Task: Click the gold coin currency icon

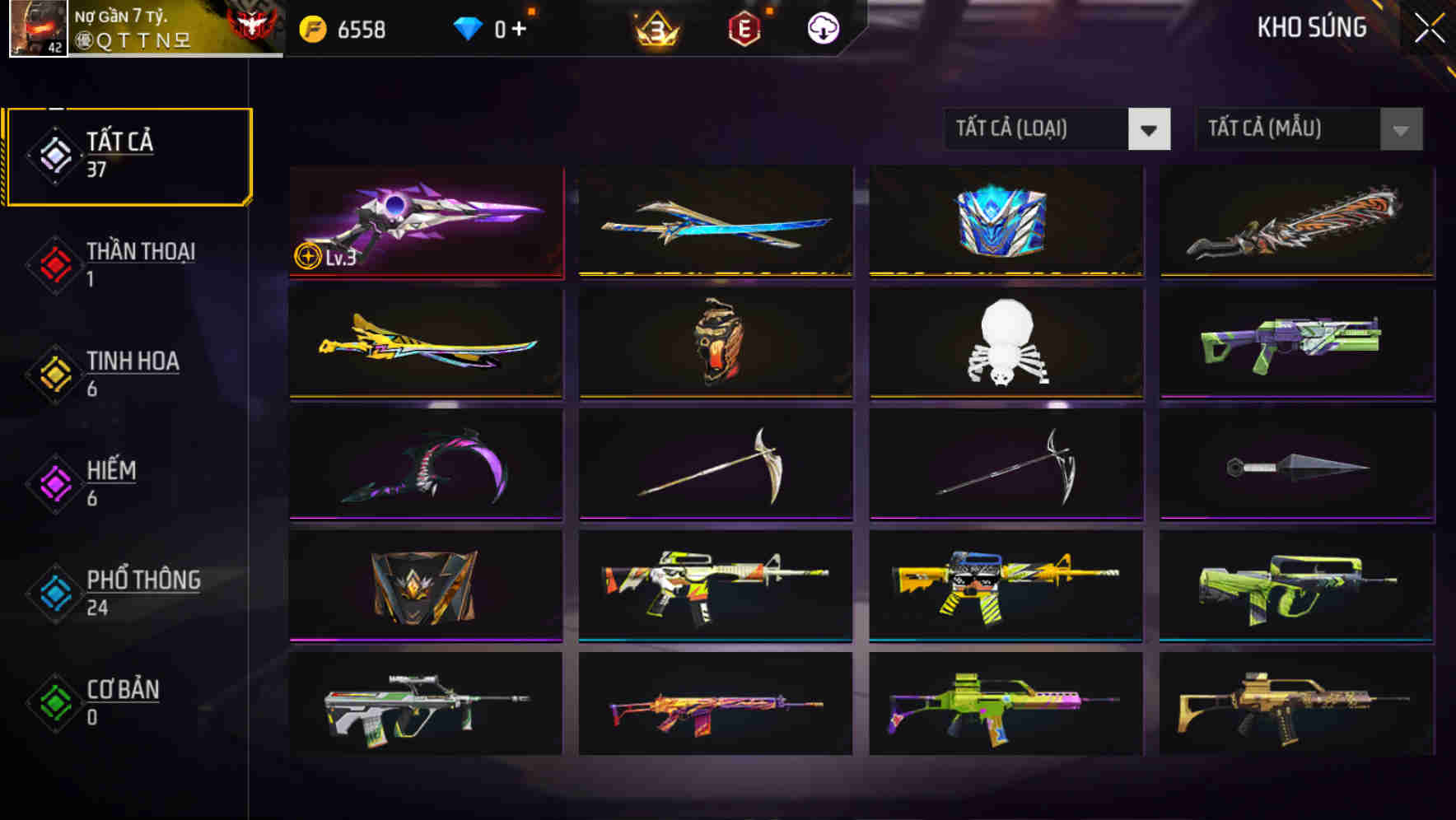Action: point(313,27)
